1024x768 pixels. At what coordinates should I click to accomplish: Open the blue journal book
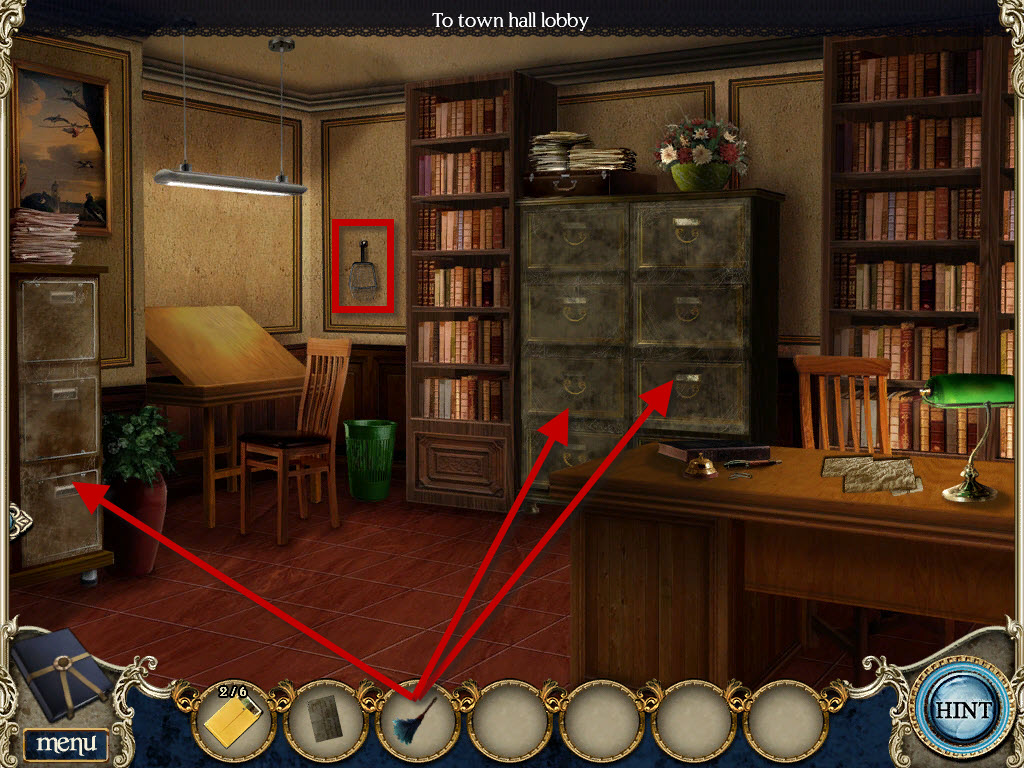[62, 671]
